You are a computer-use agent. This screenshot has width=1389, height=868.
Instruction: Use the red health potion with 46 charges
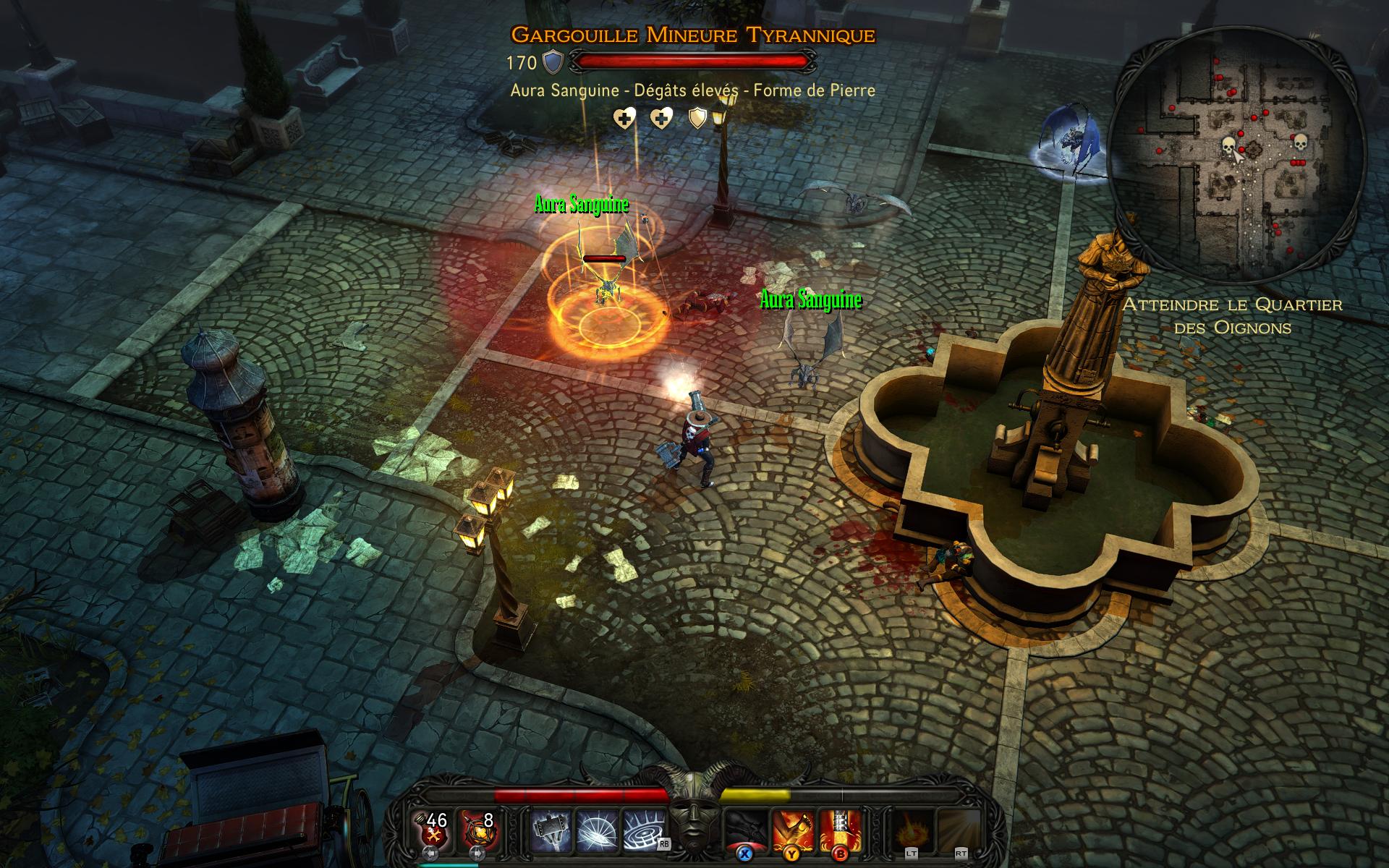(x=433, y=829)
